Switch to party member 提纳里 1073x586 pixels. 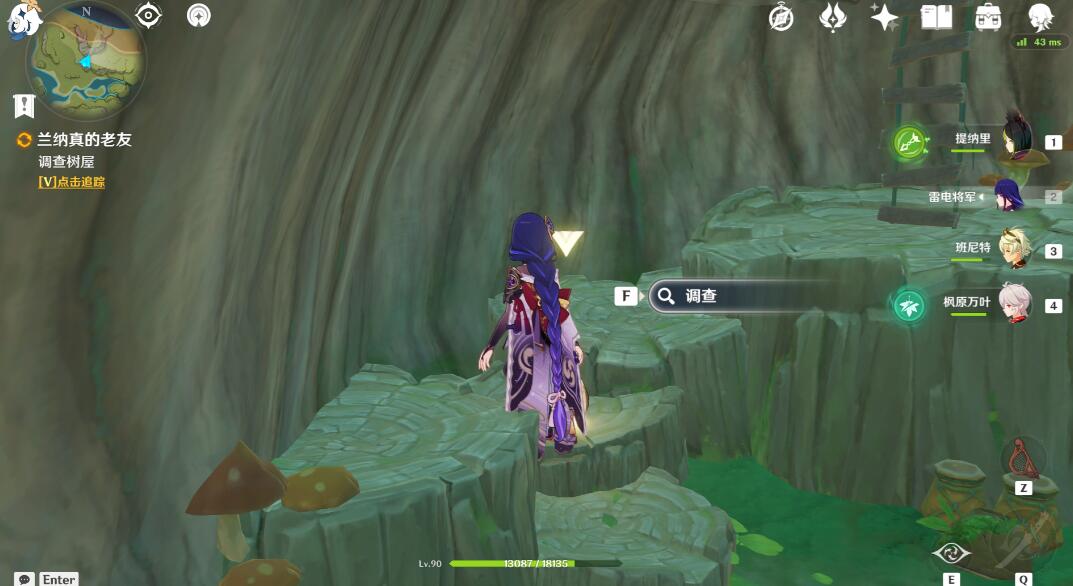click(1015, 141)
